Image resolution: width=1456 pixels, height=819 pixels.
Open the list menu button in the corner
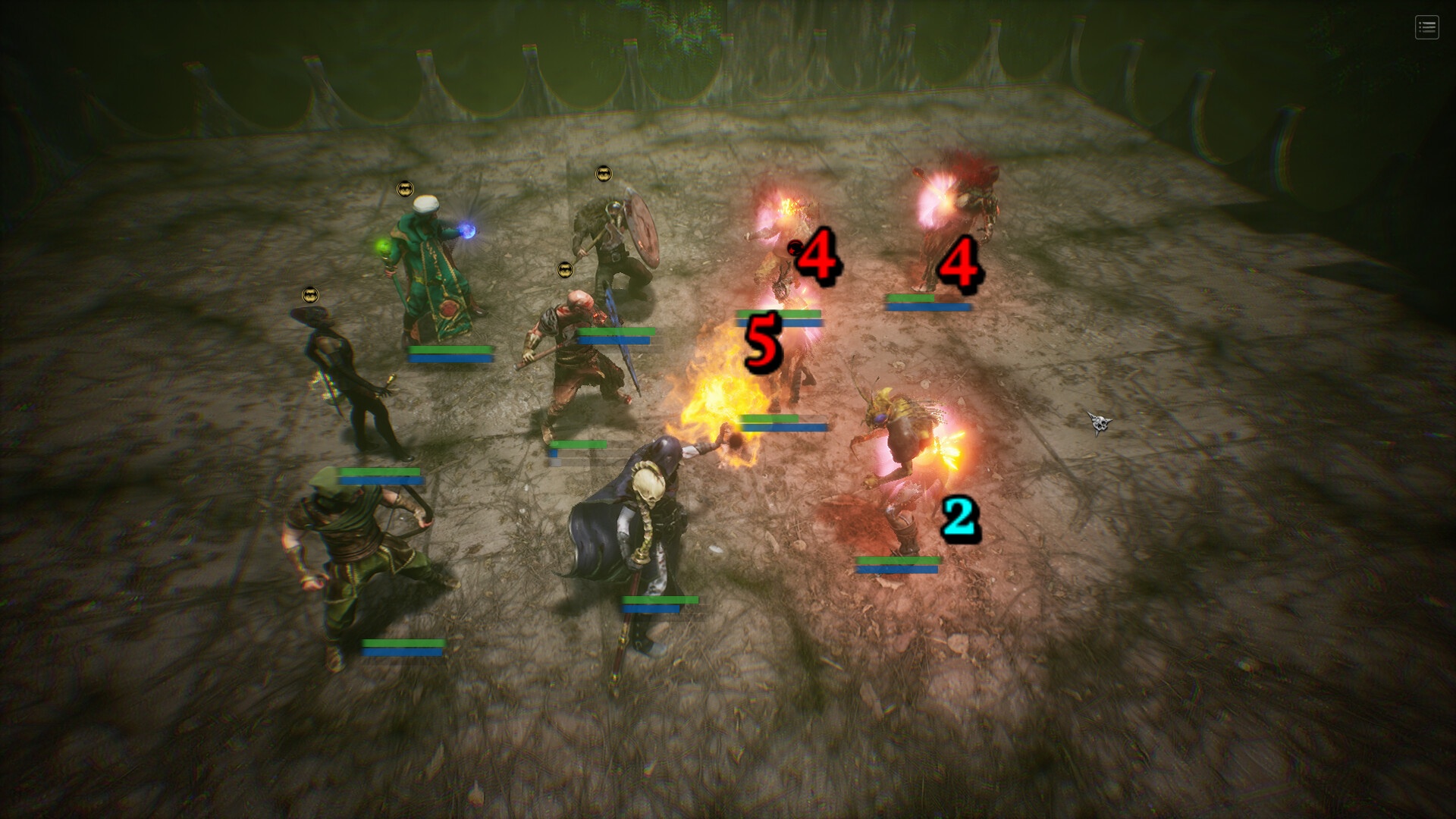click(1426, 28)
